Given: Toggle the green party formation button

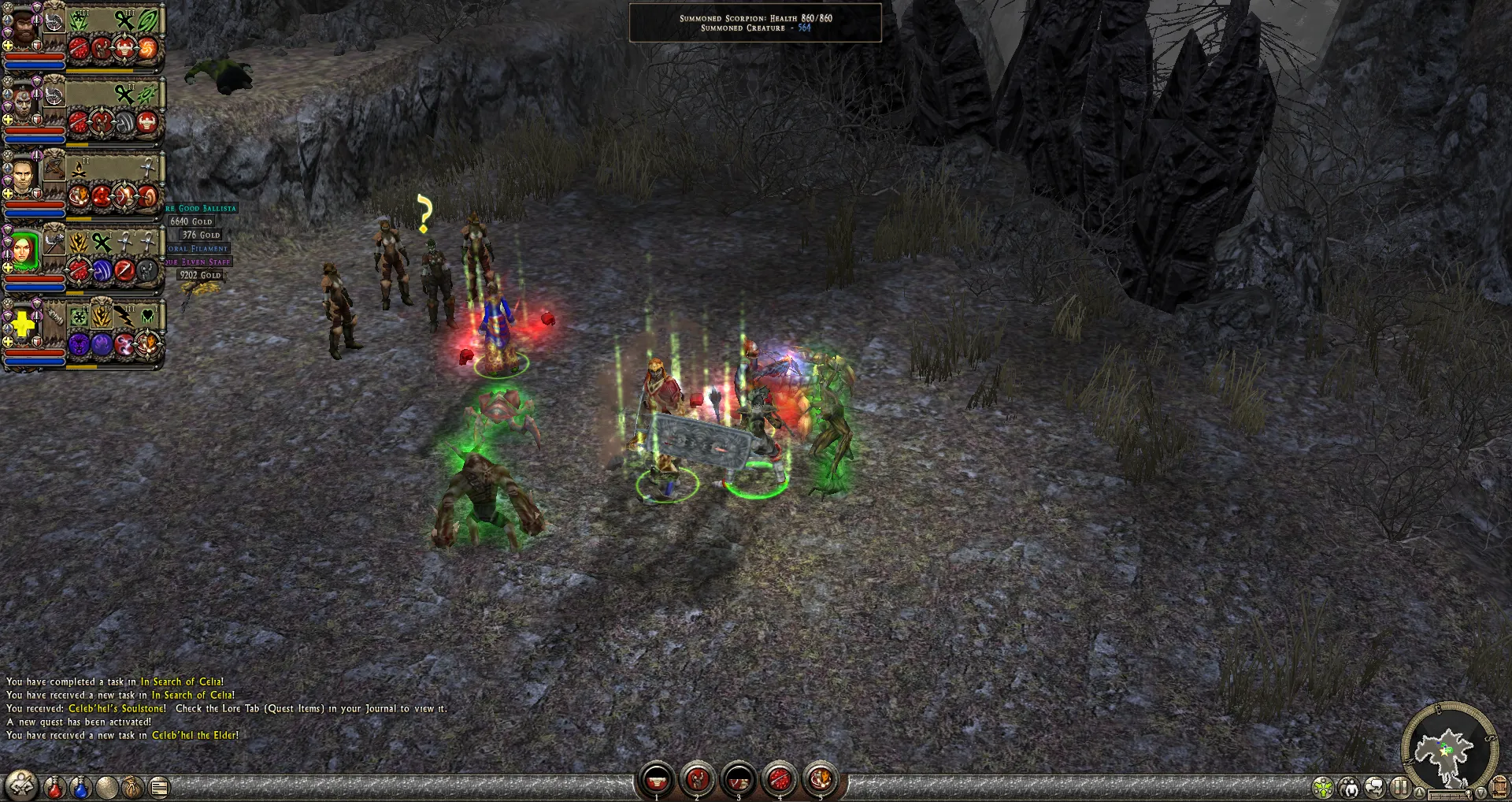Looking at the screenshot, I should click(x=1323, y=787).
